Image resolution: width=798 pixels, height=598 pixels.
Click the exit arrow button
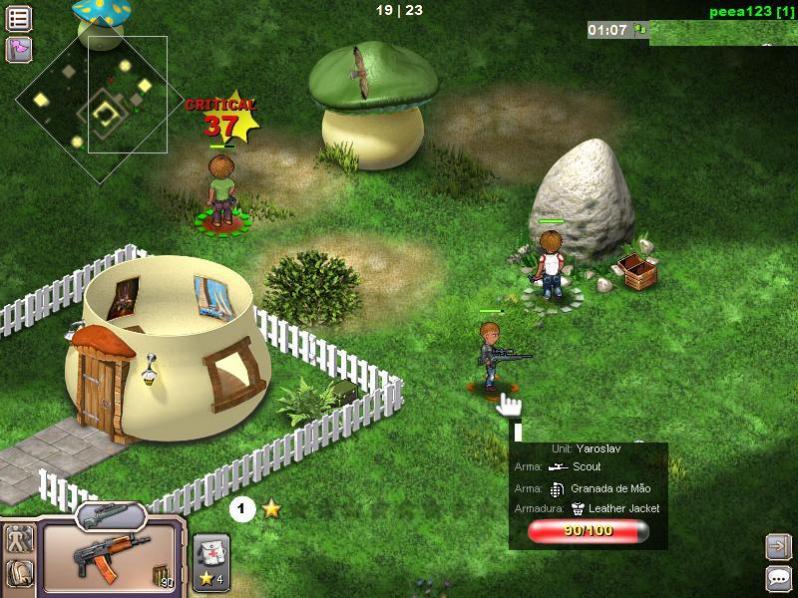pos(778,545)
